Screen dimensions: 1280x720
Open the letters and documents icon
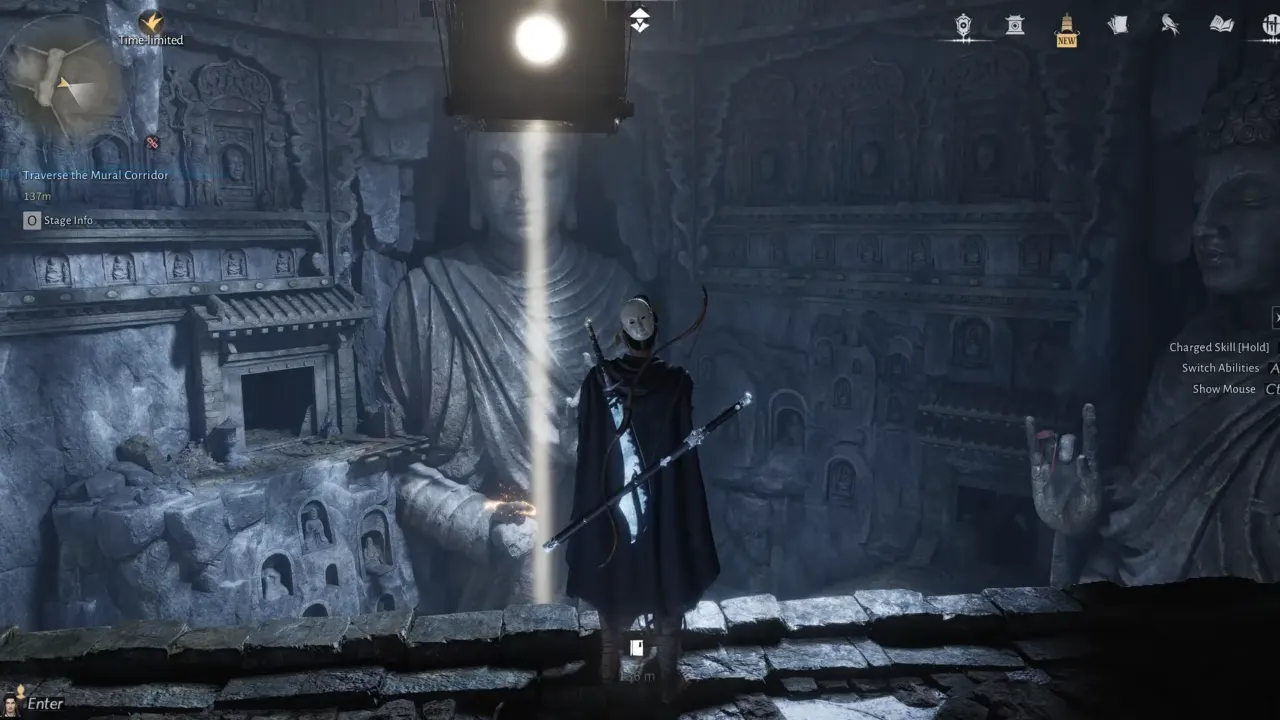[x=1118, y=22]
